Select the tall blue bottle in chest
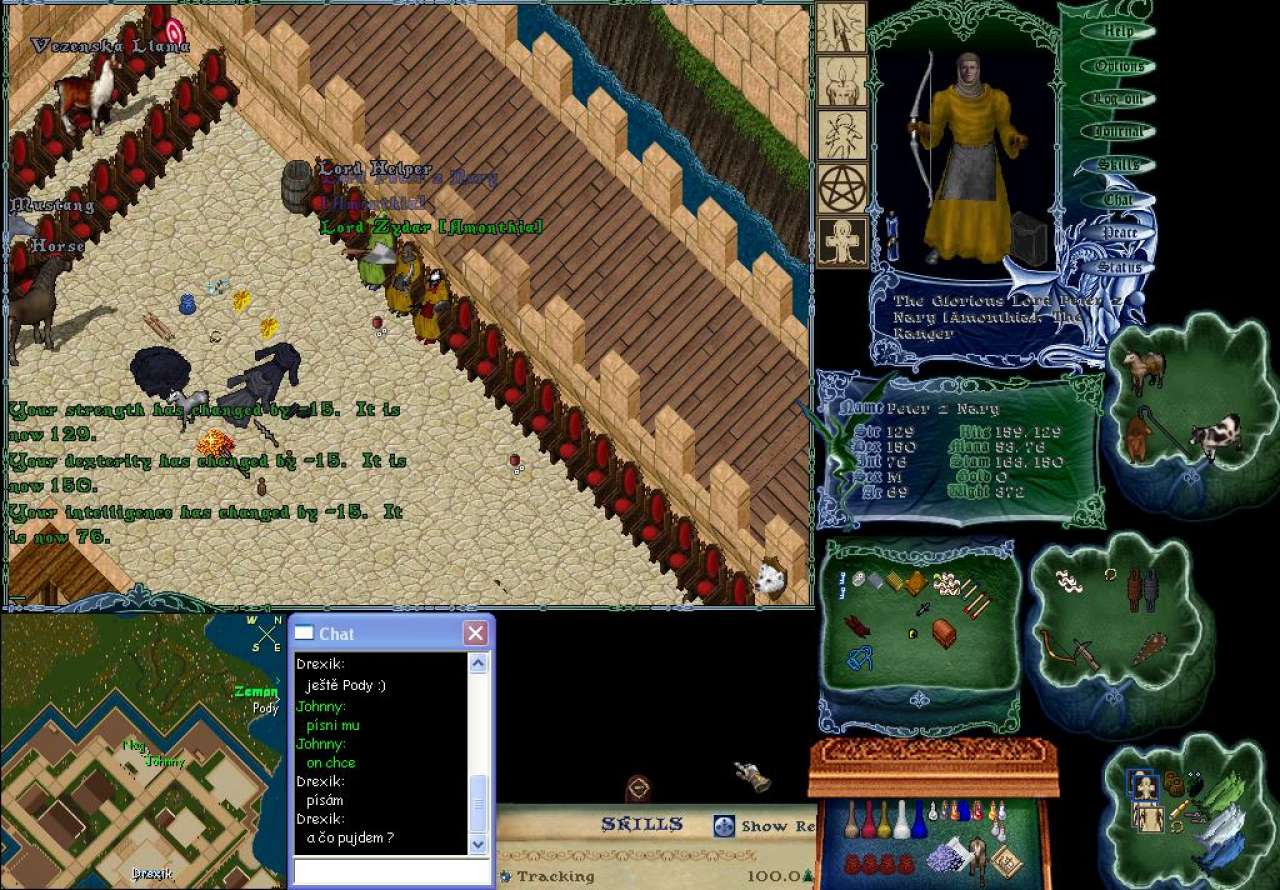 coord(918,818)
